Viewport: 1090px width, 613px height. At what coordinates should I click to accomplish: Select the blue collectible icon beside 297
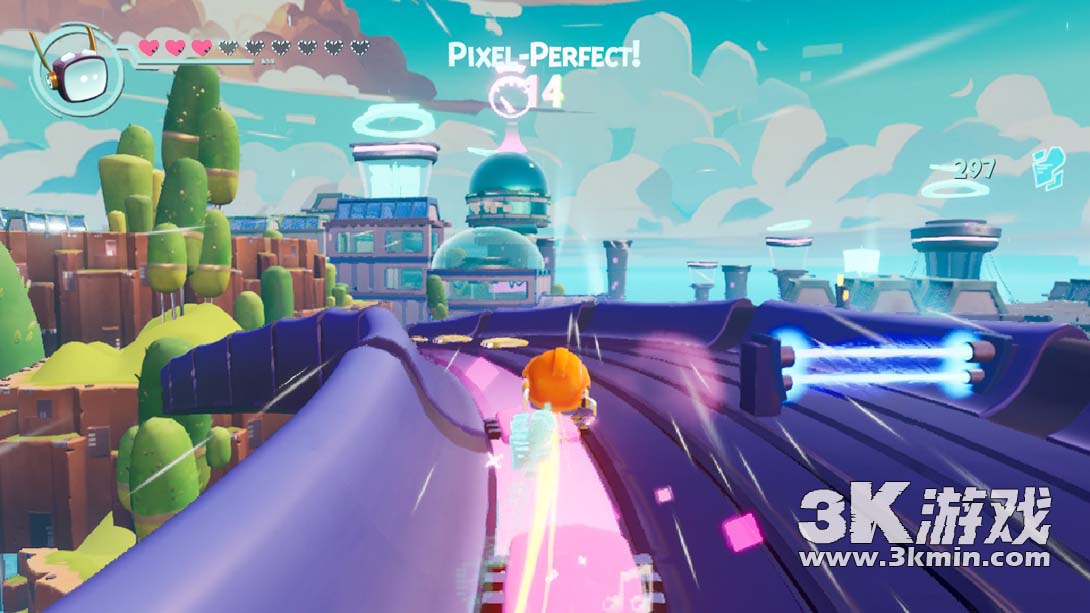[x=1047, y=162]
